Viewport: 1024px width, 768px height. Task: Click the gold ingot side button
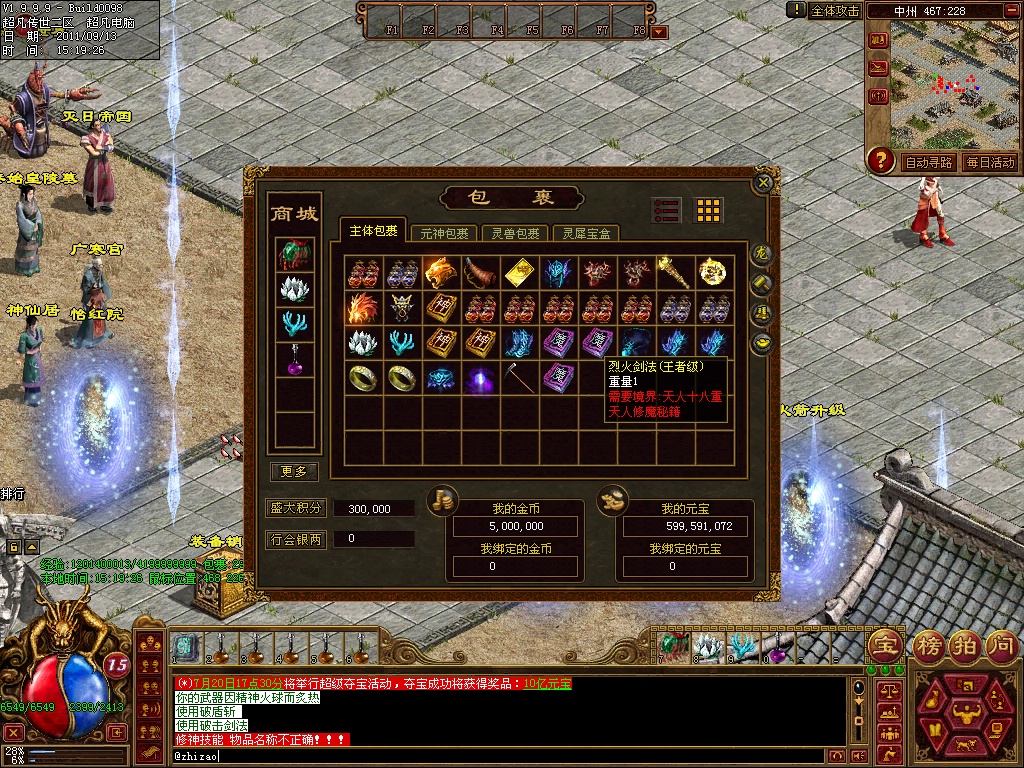coord(763,343)
